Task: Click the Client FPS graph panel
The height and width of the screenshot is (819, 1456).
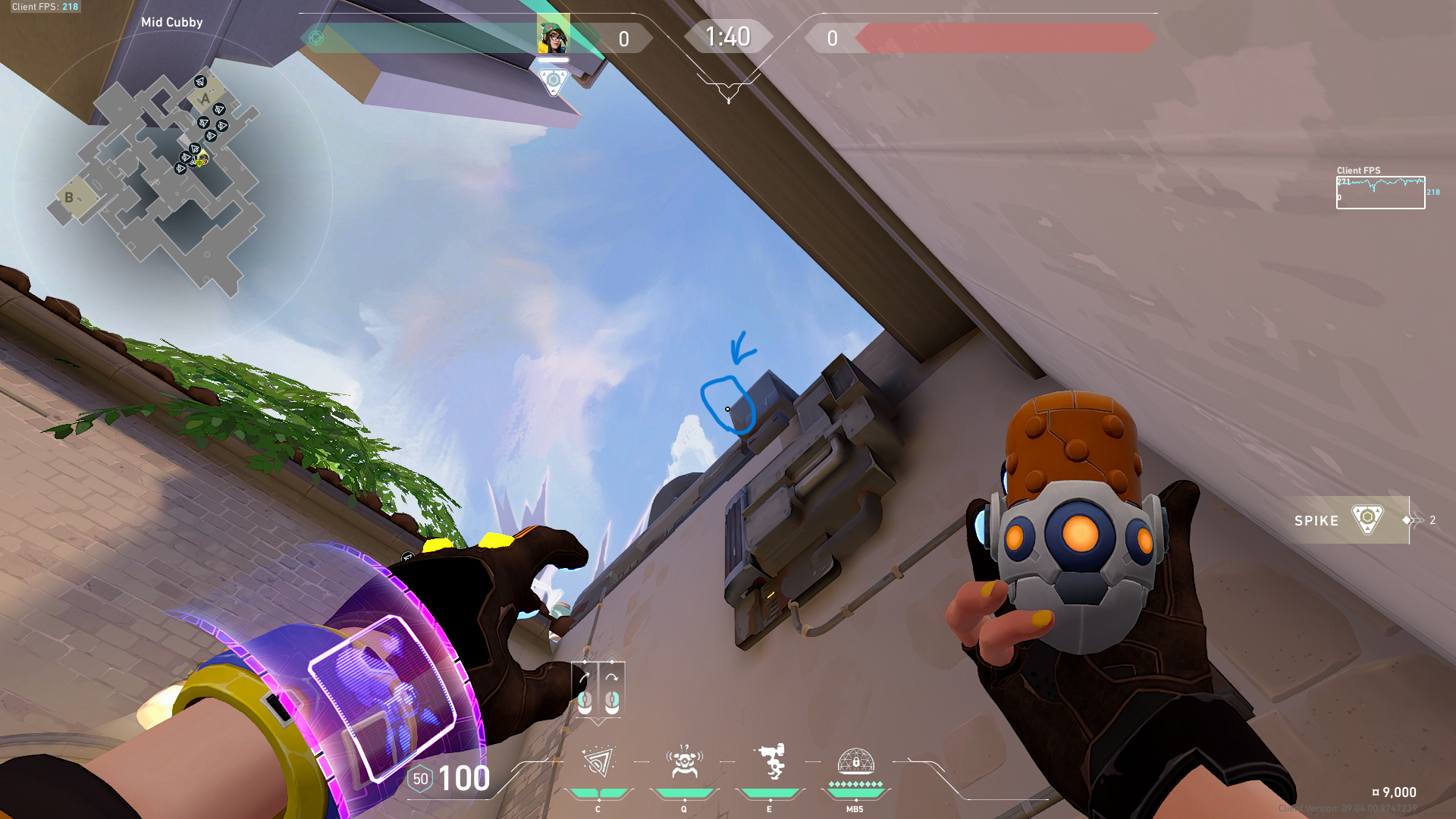Action: coord(1380,191)
